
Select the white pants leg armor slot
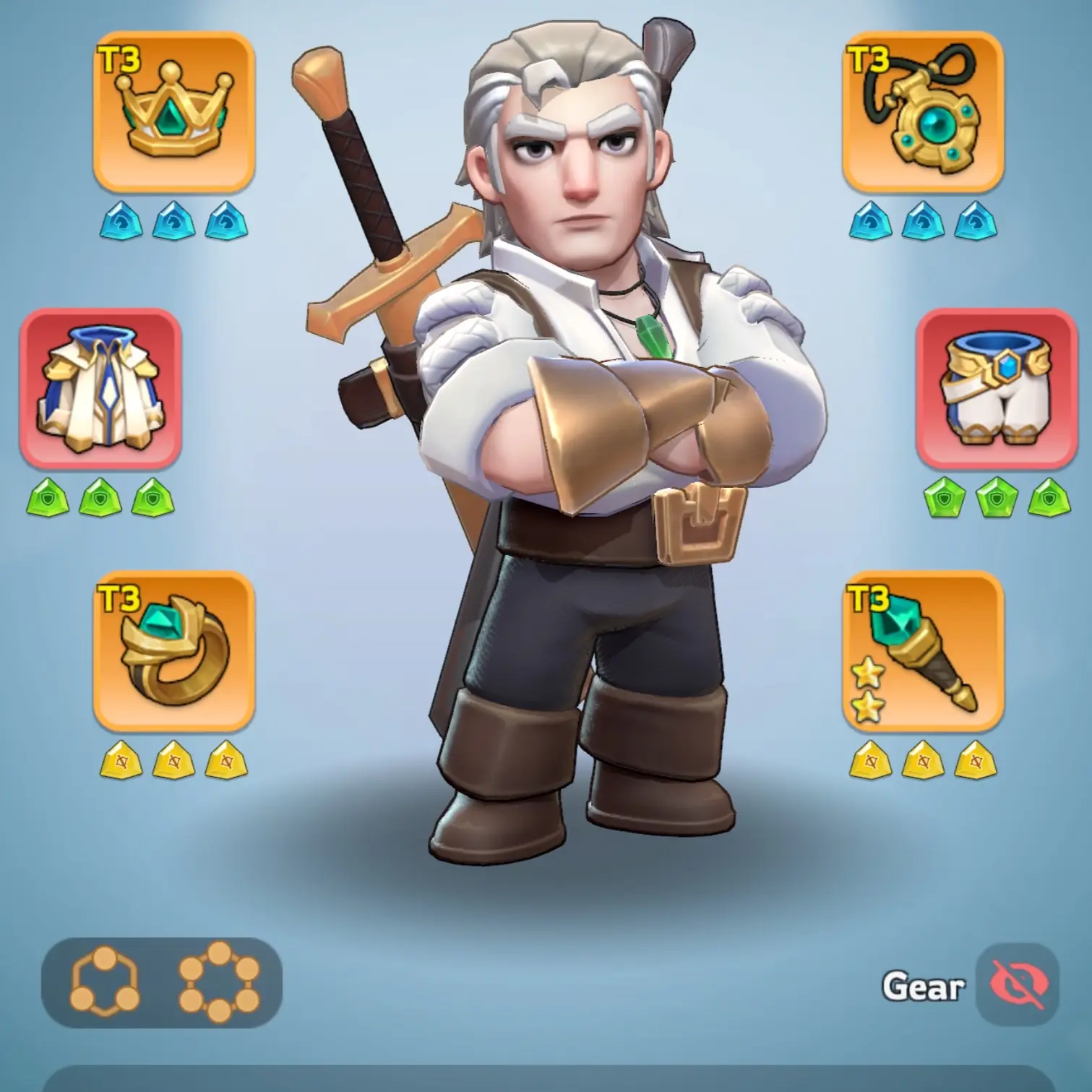click(x=997, y=388)
